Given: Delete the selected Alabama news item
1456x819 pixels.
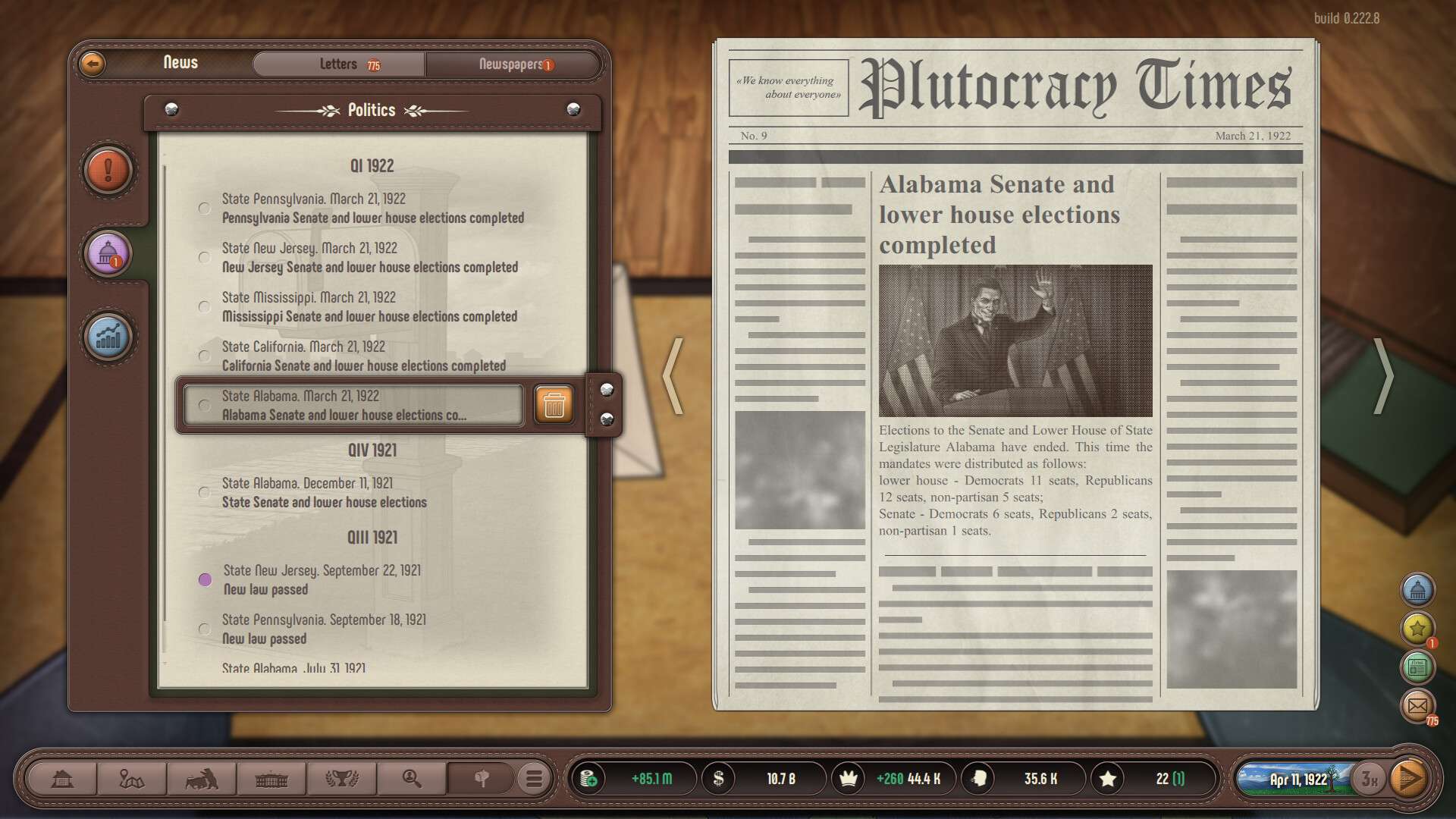Looking at the screenshot, I should pyautogui.click(x=554, y=404).
